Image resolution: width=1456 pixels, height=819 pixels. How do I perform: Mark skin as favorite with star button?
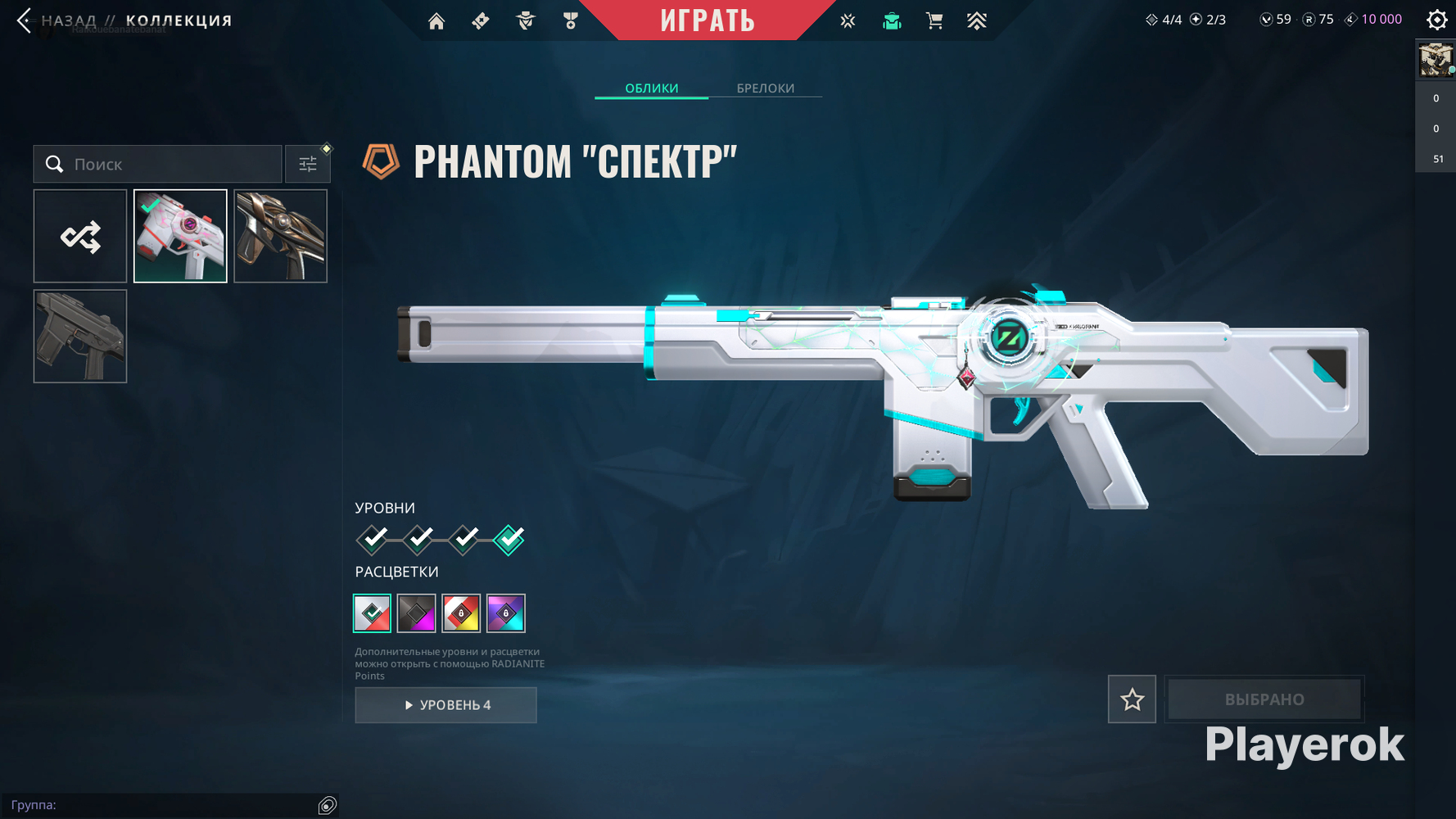click(1132, 699)
